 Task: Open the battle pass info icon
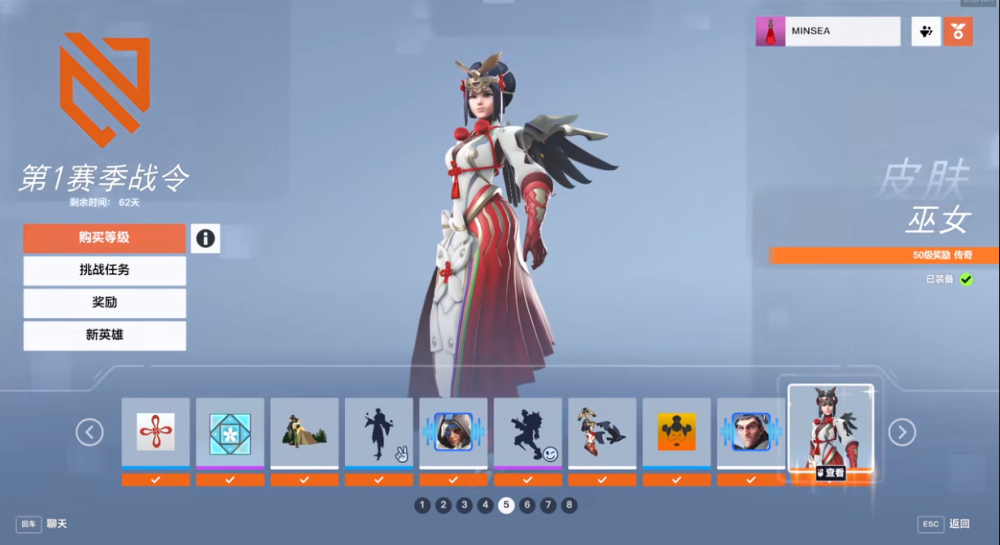205,238
